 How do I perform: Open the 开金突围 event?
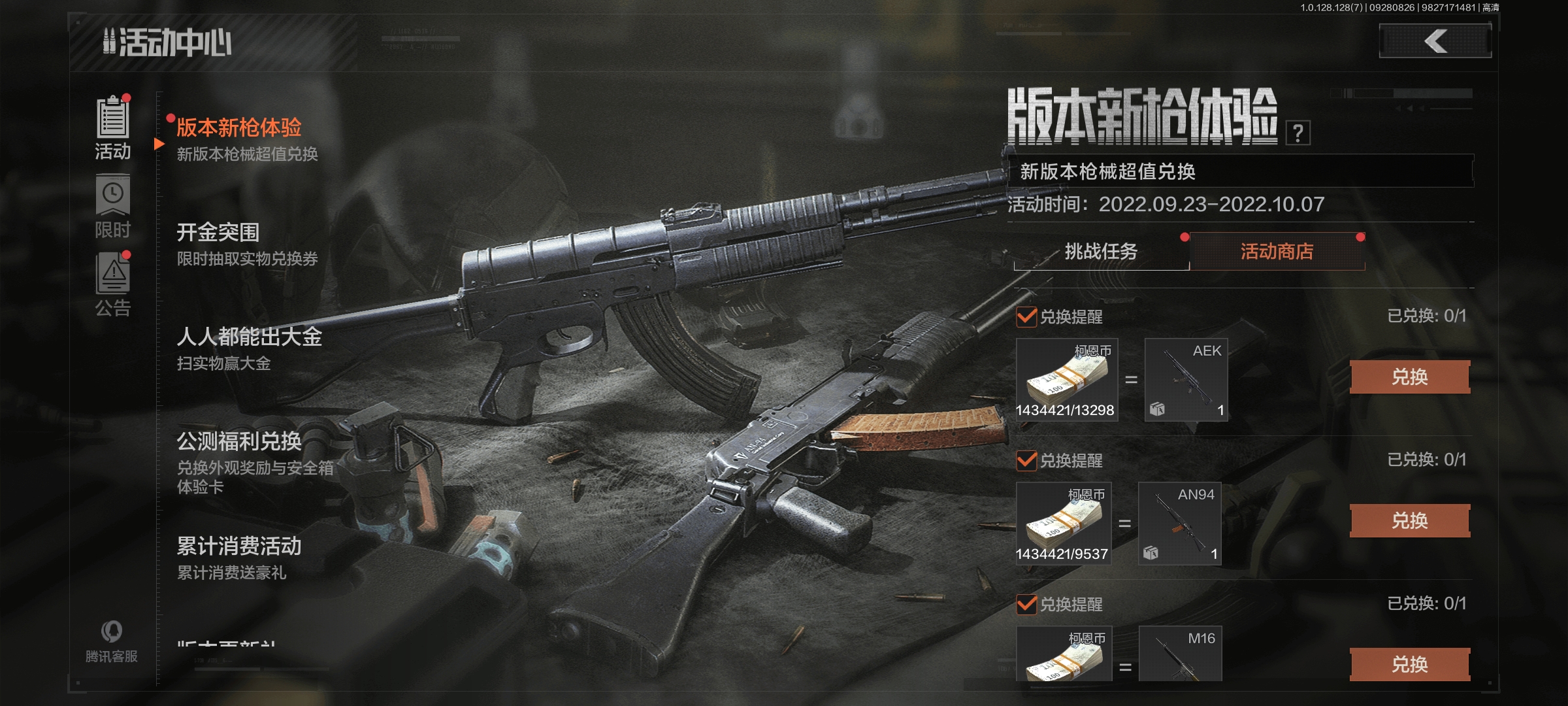[x=247, y=244]
